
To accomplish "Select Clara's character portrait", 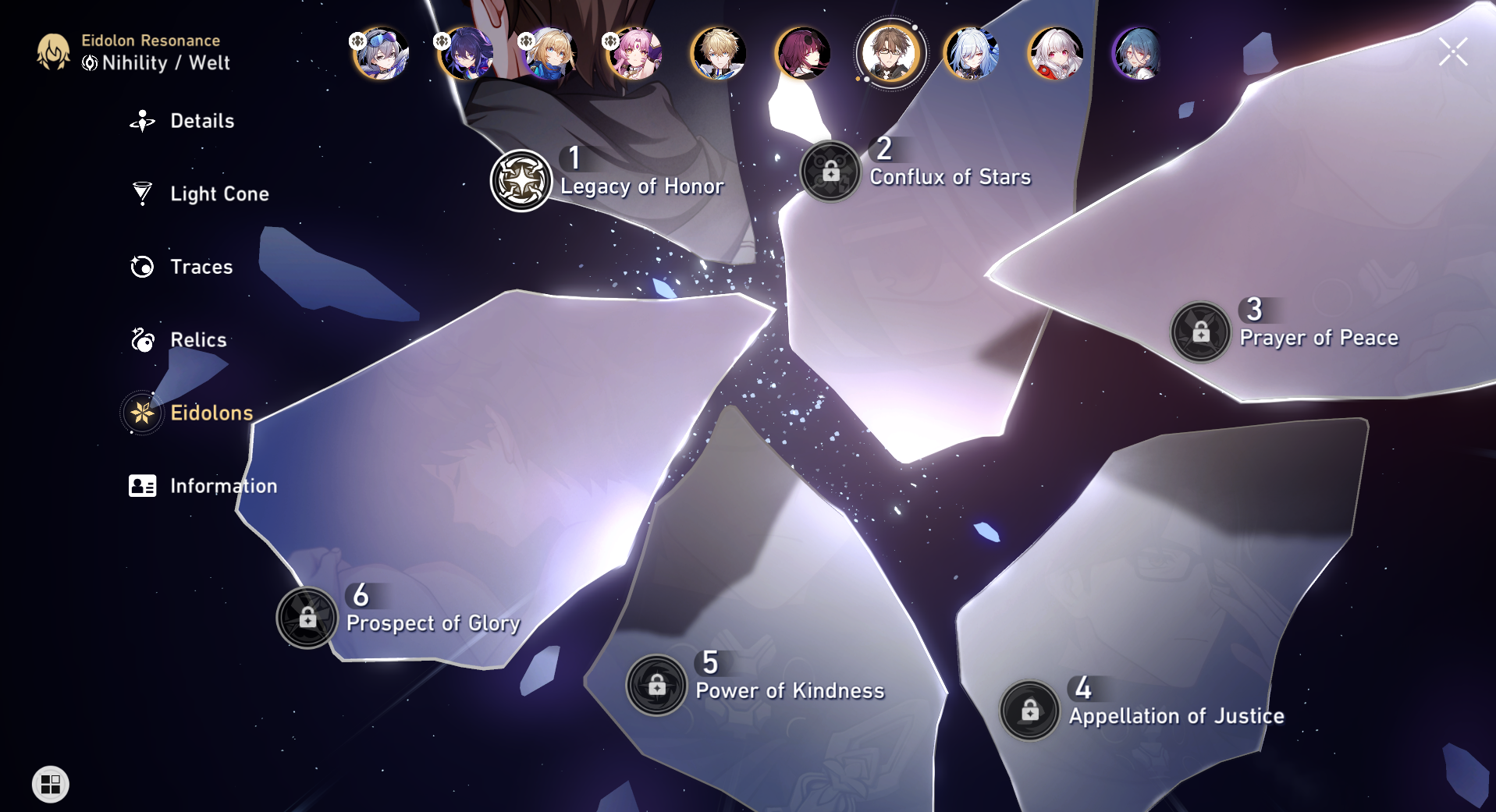I will pyautogui.click(x=1050, y=55).
